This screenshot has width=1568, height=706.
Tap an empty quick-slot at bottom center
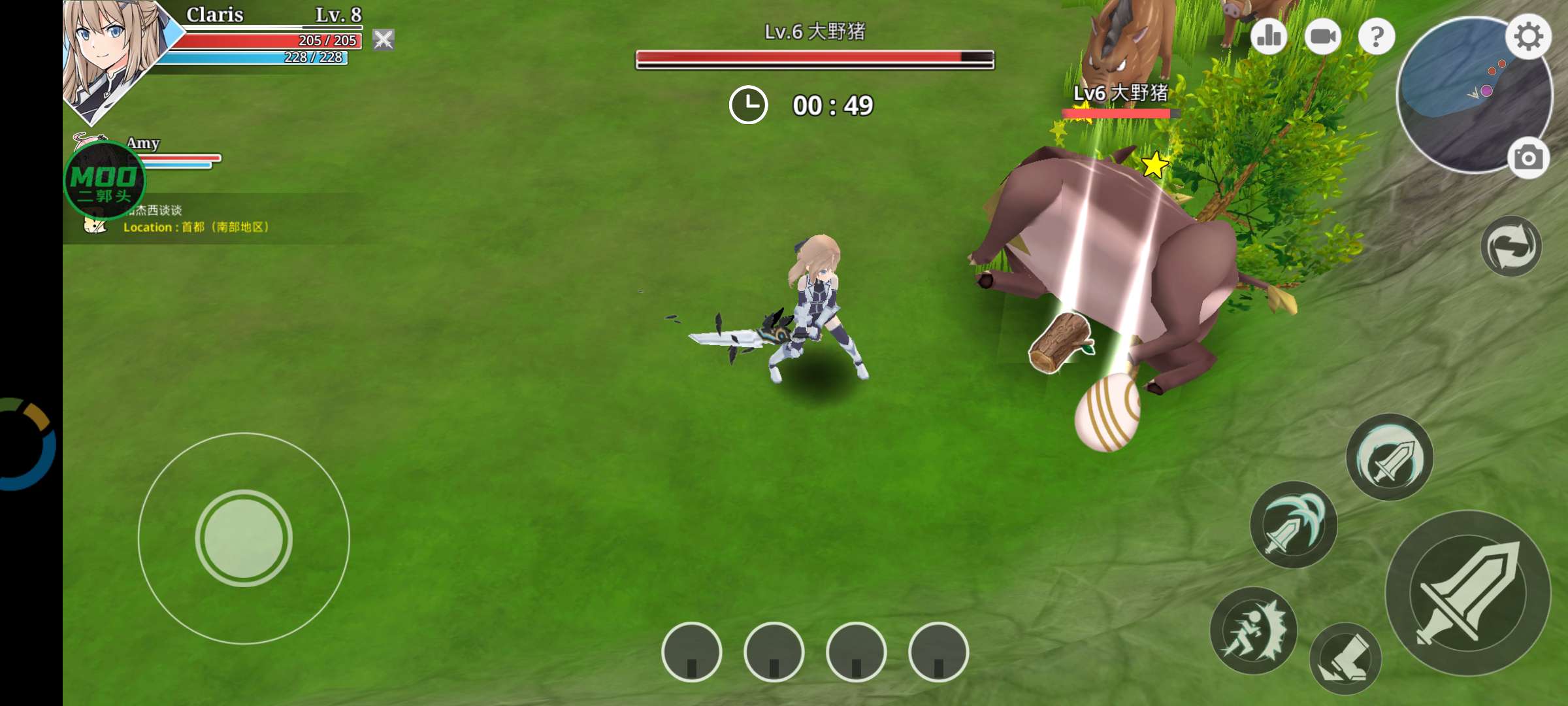click(693, 654)
